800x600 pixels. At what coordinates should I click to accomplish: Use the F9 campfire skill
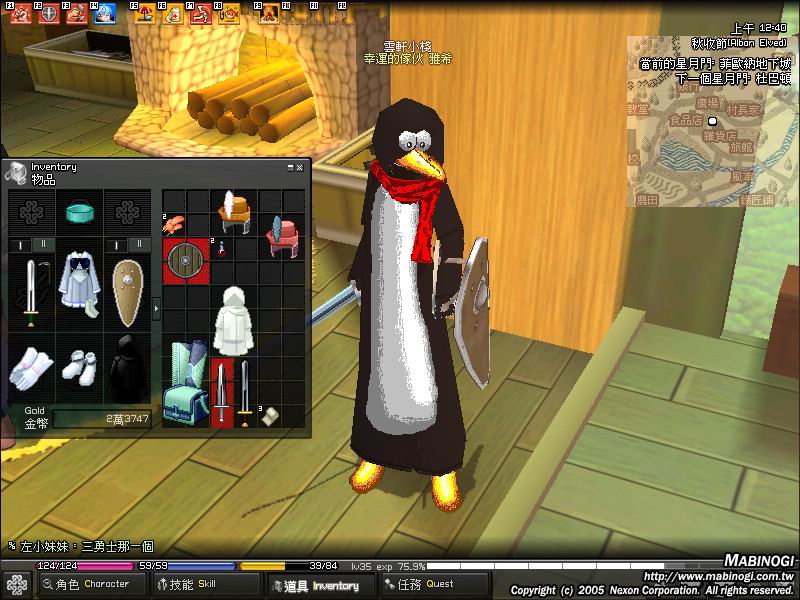[x=267, y=13]
